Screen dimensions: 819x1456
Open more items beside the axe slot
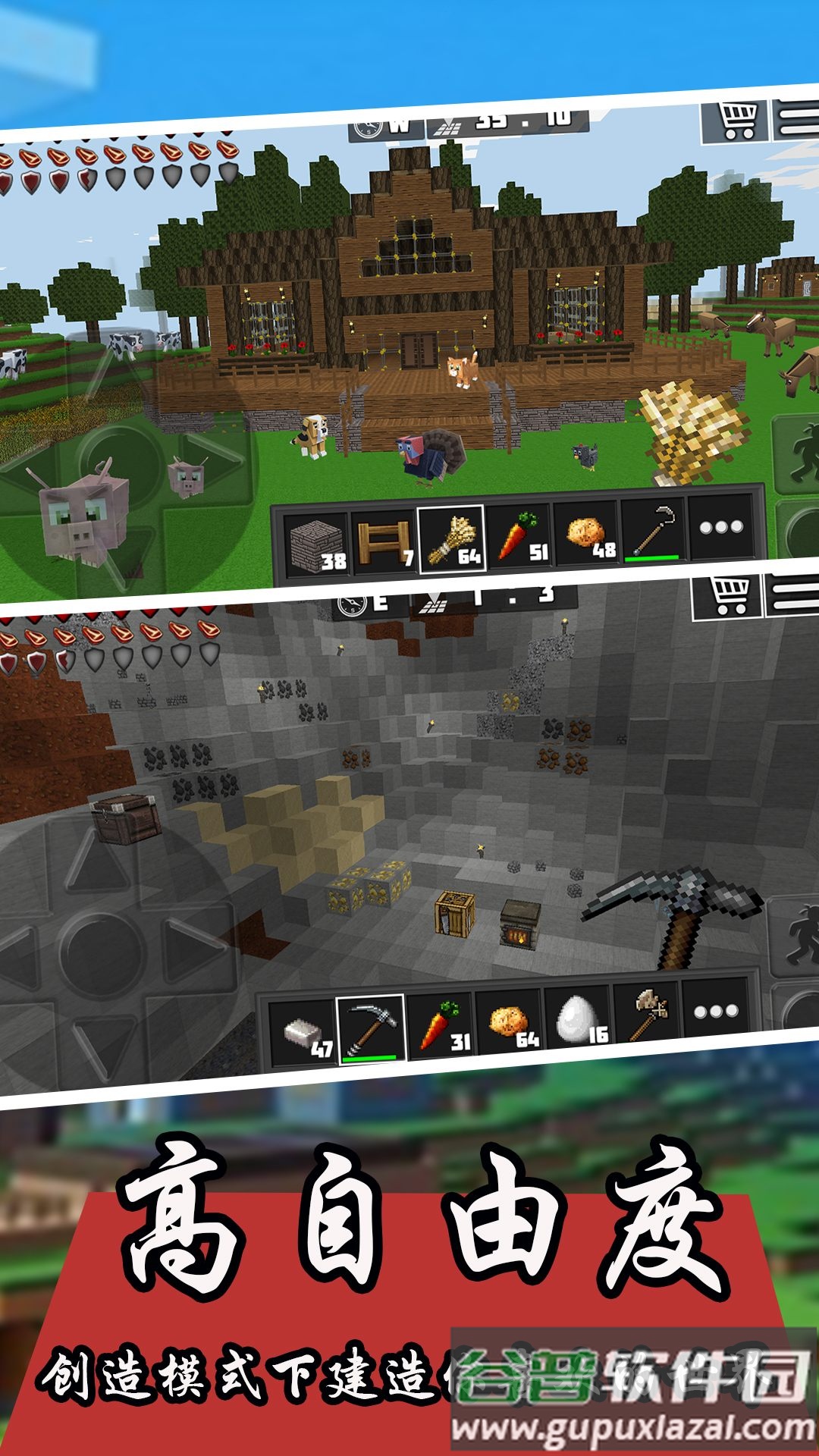[x=715, y=1010]
